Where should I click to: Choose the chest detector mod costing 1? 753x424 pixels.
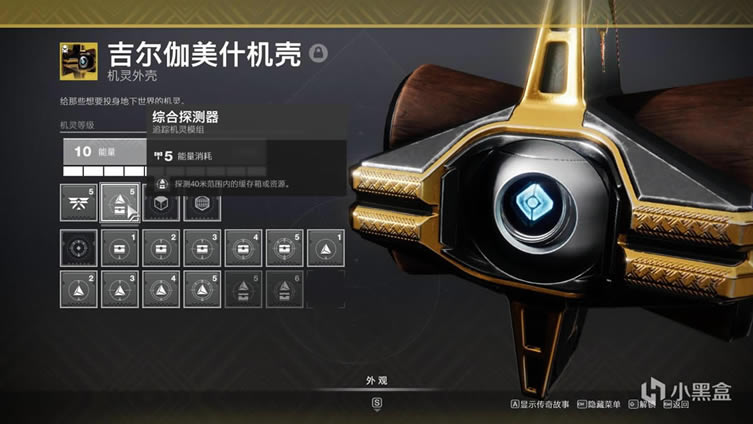[x=119, y=248]
